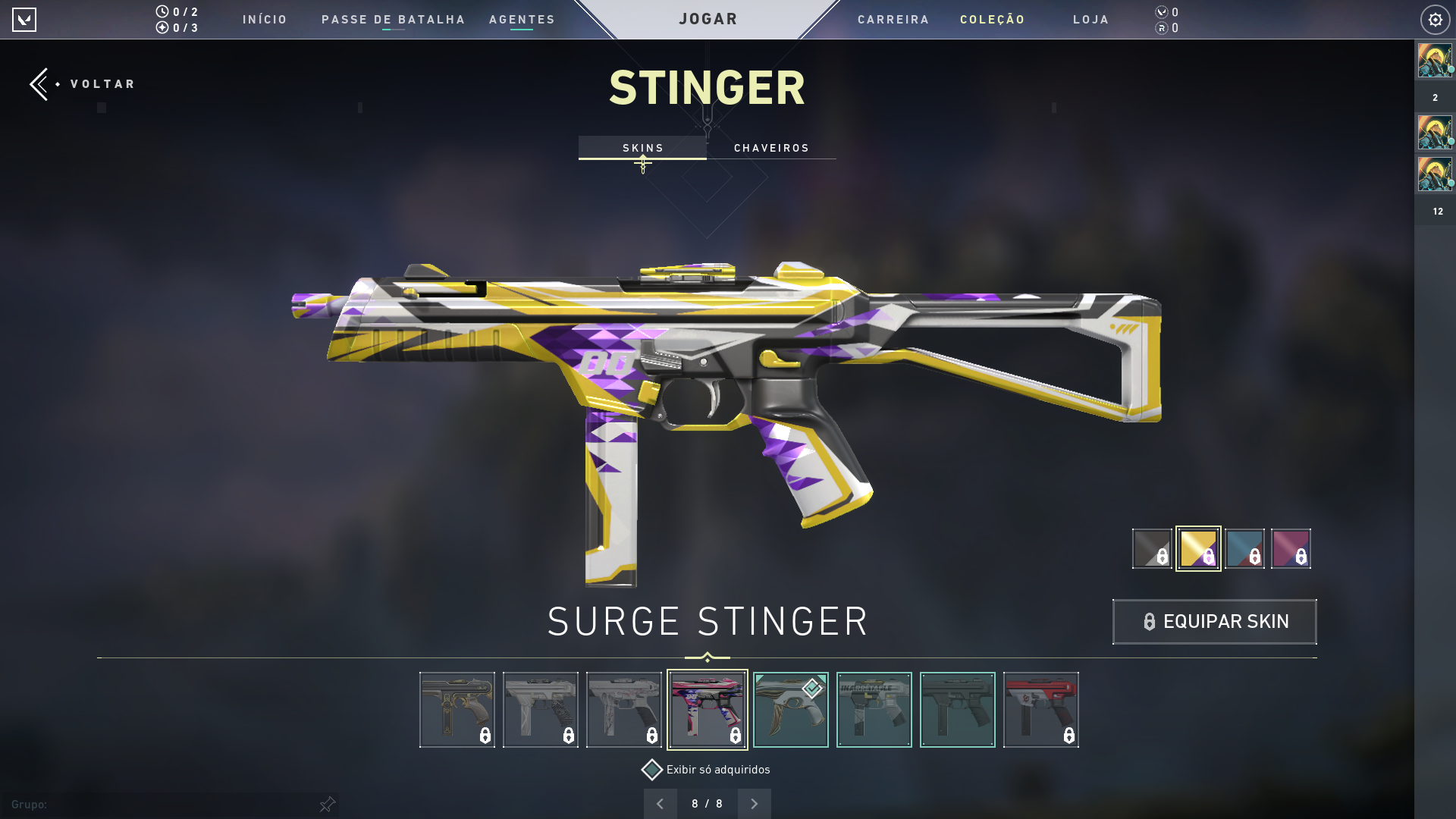This screenshot has height=819, width=1456.
Task: Click the Radianite Points currency icon
Action: click(x=1160, y=30)
